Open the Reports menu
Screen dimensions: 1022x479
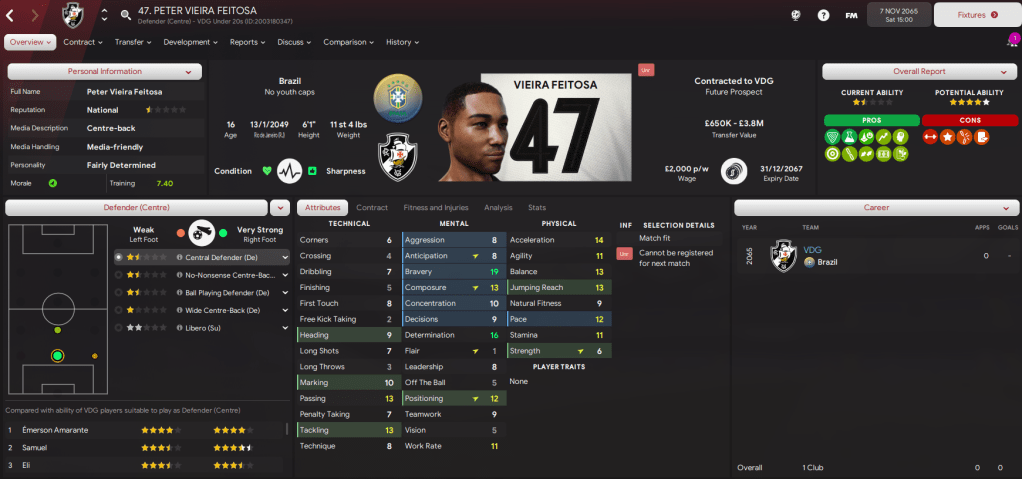point(247,42)
